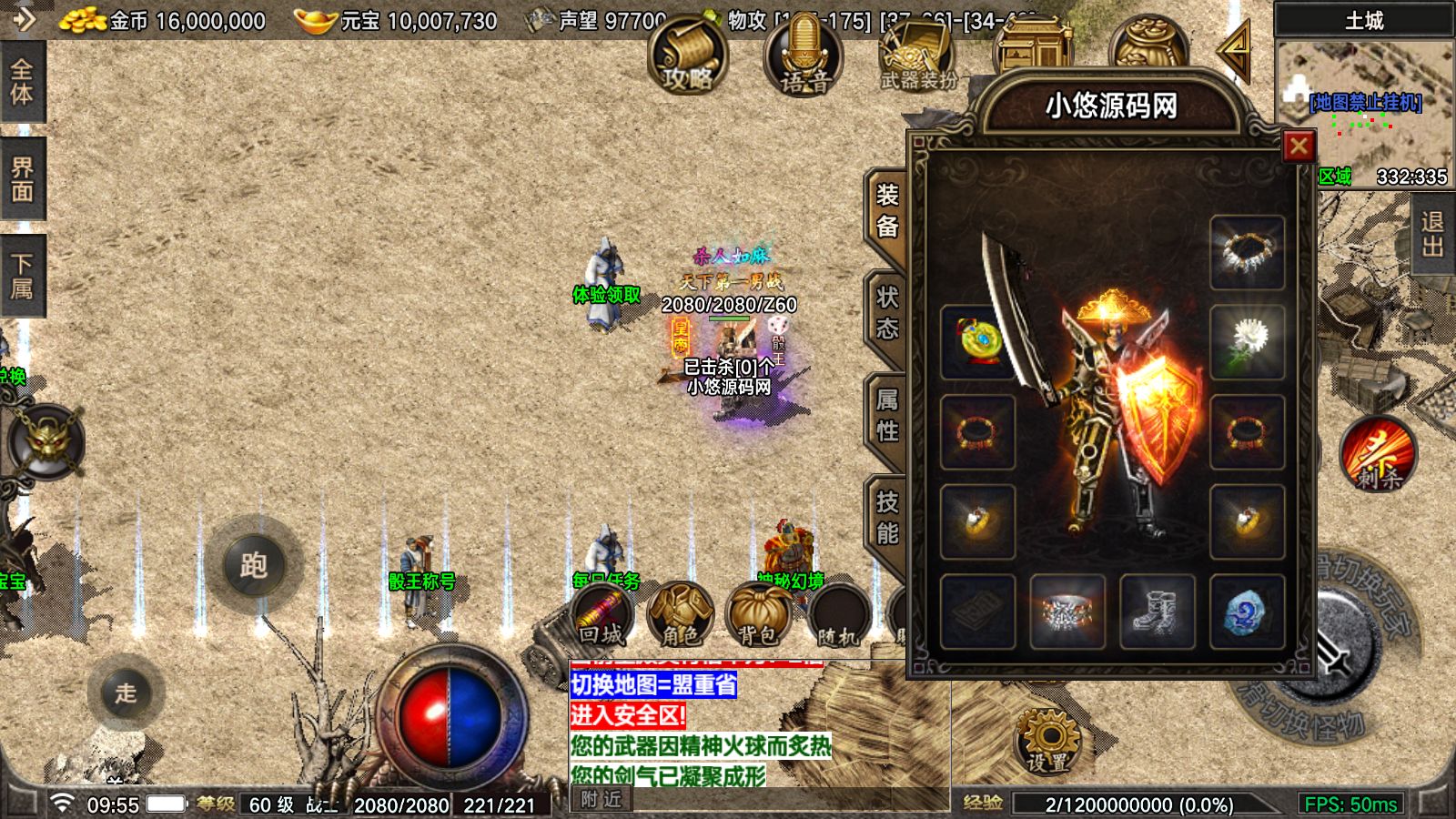
Task: Use the 回城 return-to-town scroll
Action: pyautogui.click(x=602, y=614)
